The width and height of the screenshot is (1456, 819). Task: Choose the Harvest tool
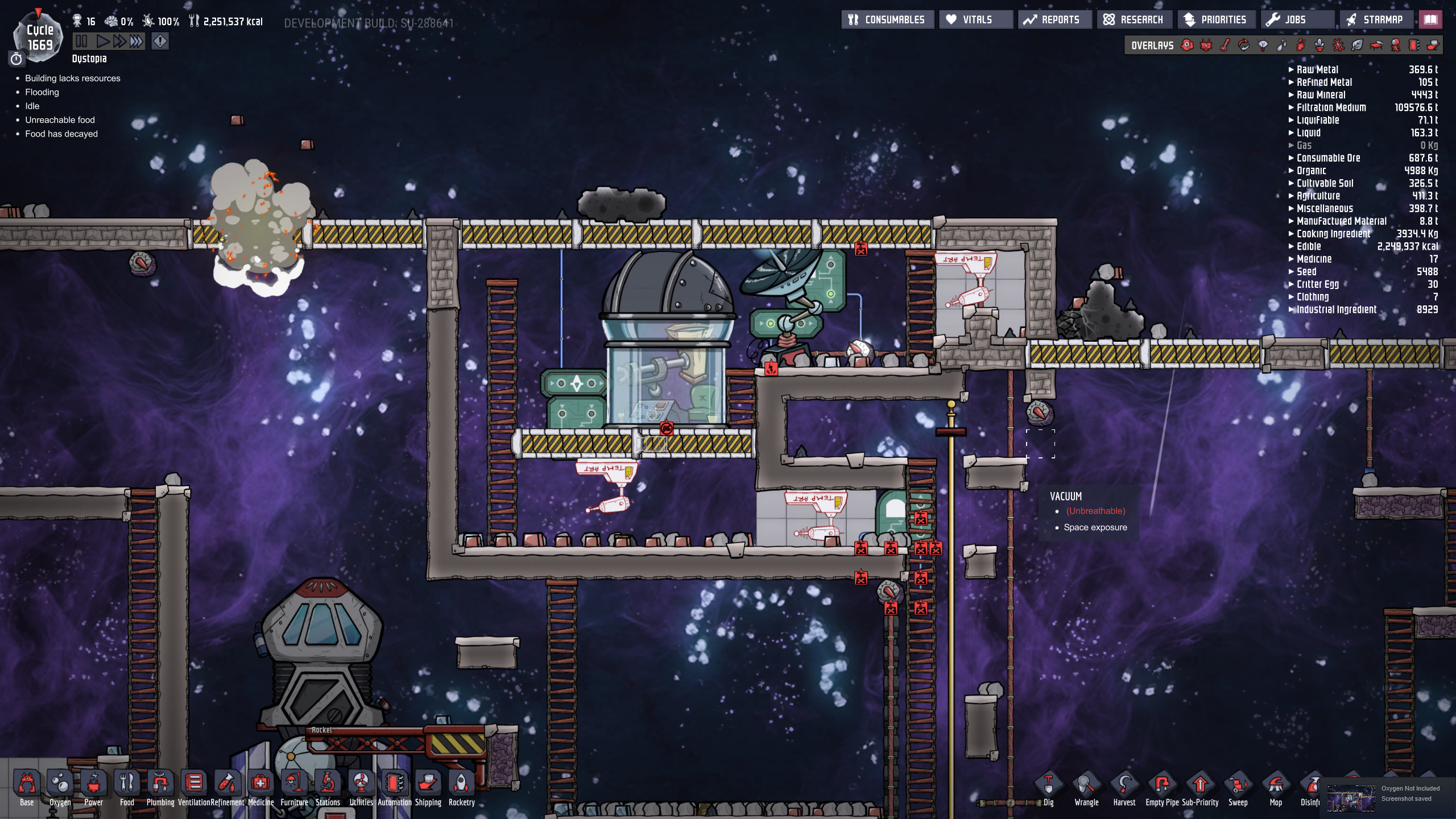pyautogui.click(x=1124, y=789)
